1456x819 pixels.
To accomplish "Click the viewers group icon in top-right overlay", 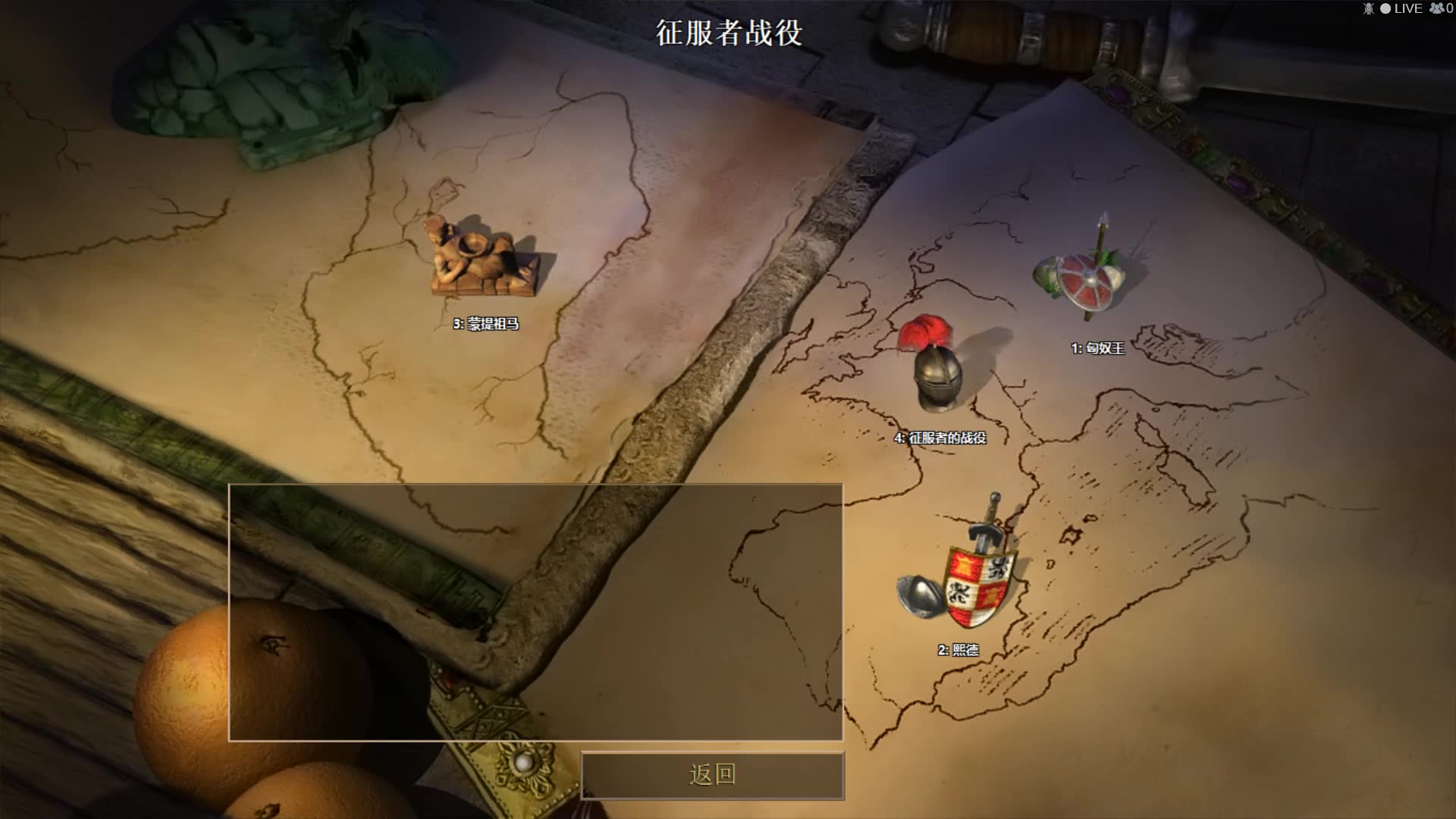I will click(x=1438, y=9).
